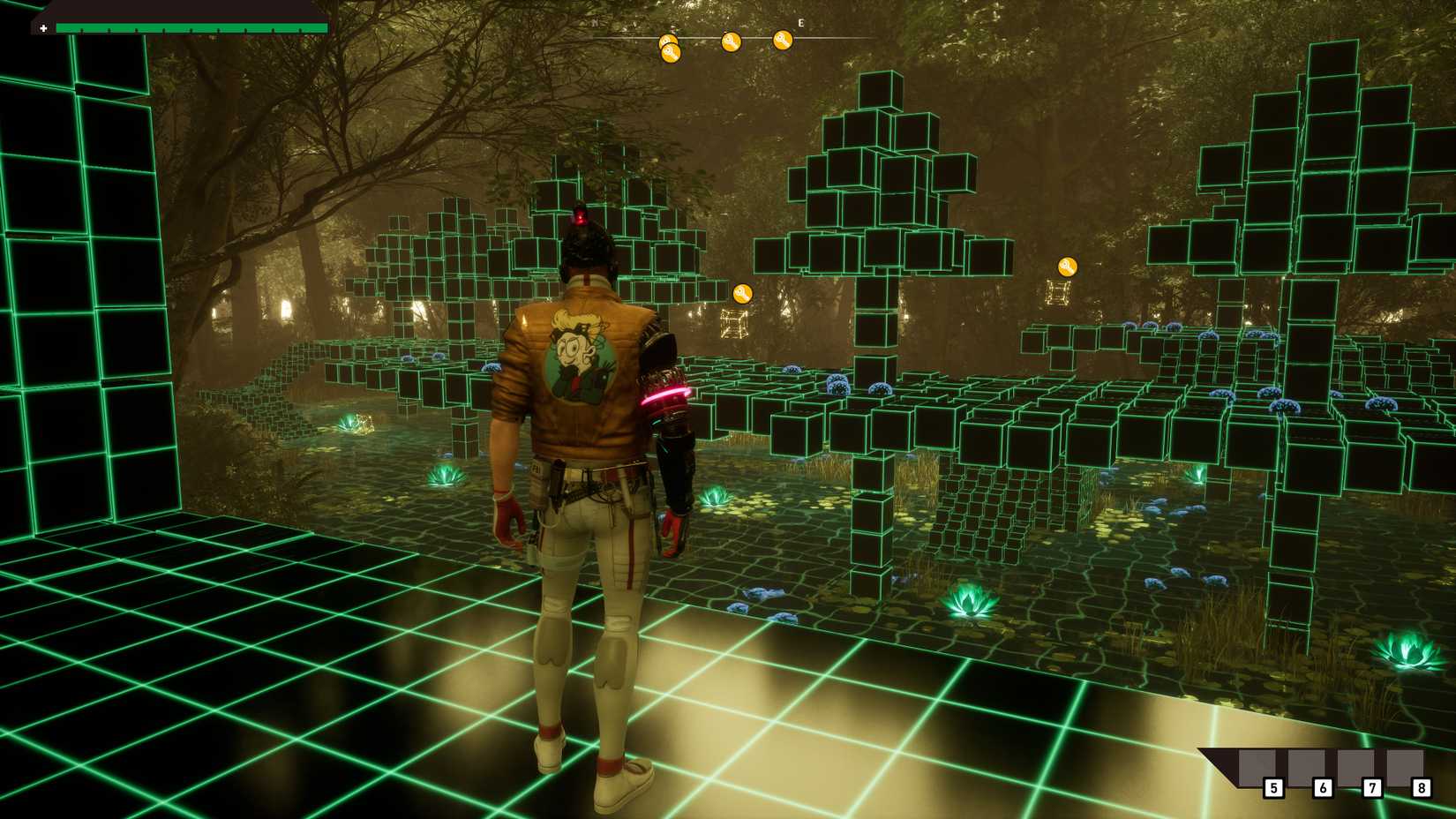This screenshot has height=819, width=1456.
Task: Click the N direction label on the compass
Action: coord(595,22)
